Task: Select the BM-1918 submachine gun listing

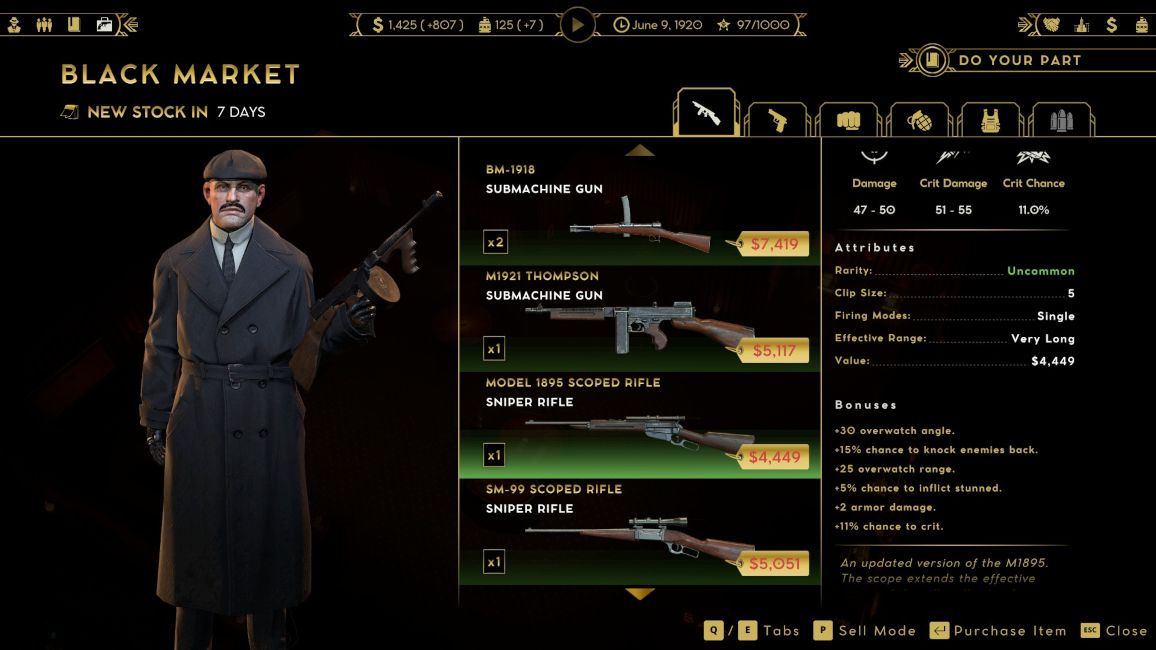Action: [x=639, y=210]
